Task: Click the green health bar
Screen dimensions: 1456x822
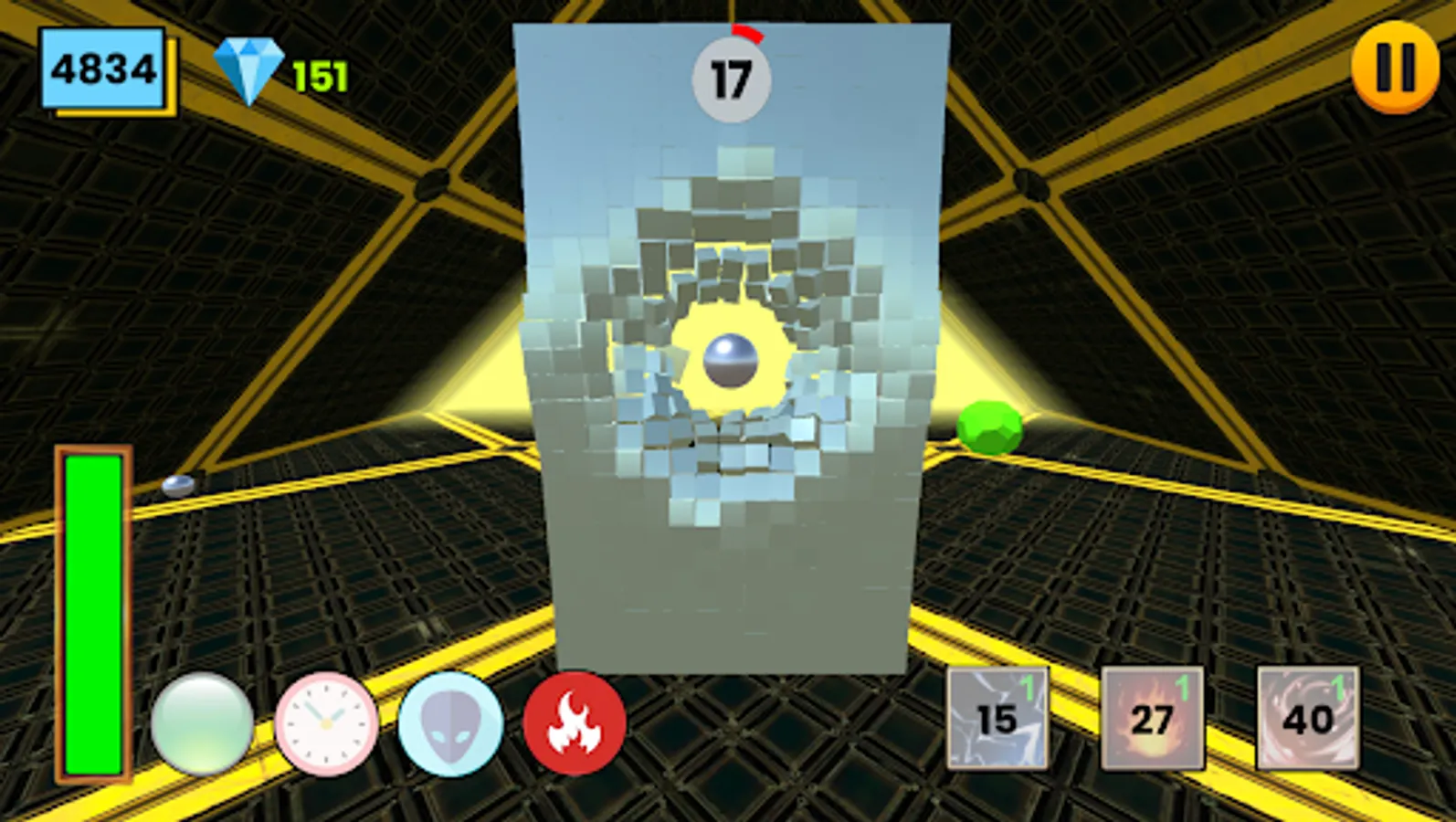Action: pyautogui.click(x=91, y=612)
